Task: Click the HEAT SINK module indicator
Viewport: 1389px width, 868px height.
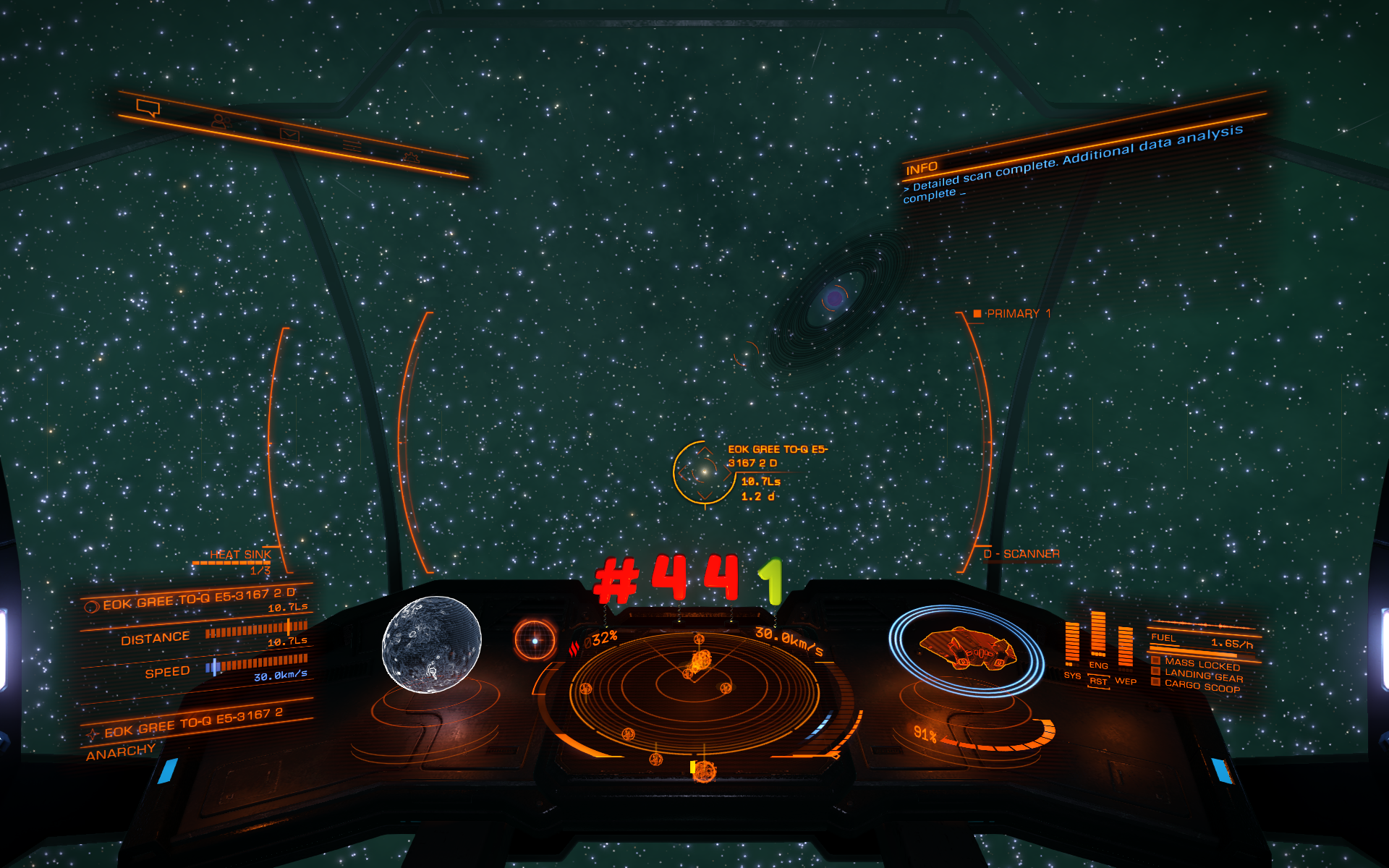Action: 240,555
